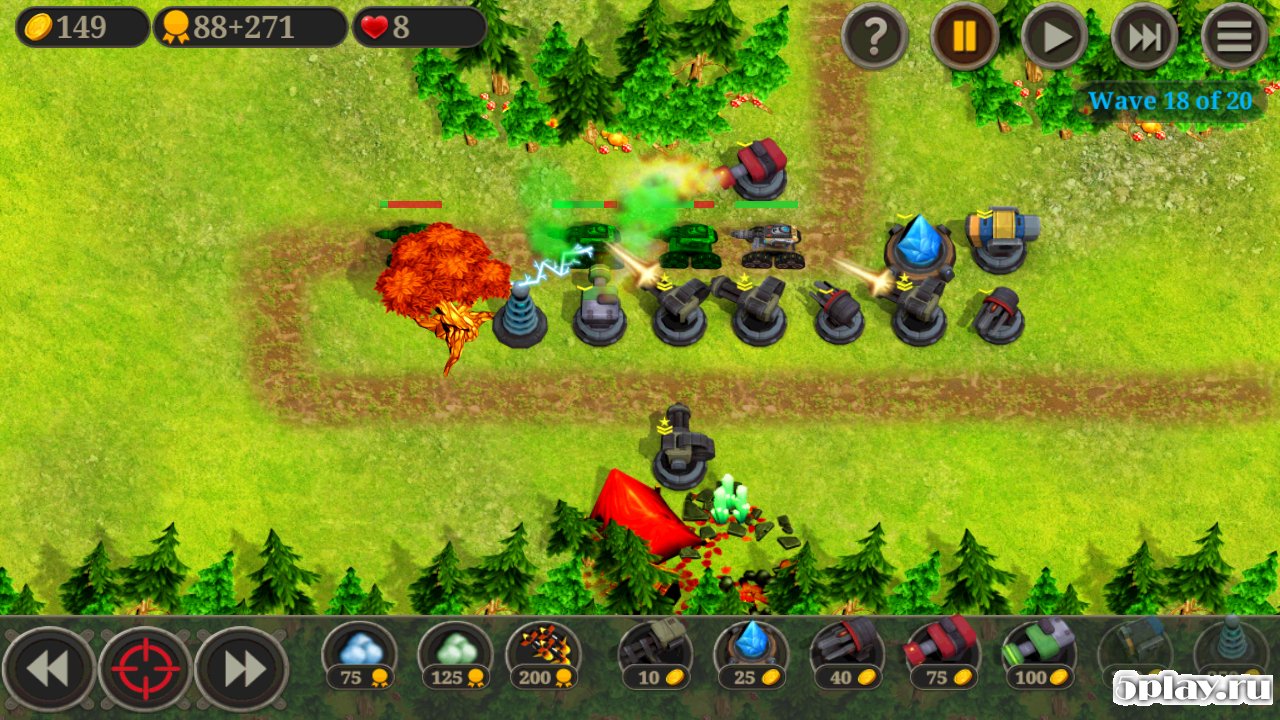This screenshot has height=720, width=1280.
Task: Cycle to the previous target with left arrows
Action: (x=49, y=669)
